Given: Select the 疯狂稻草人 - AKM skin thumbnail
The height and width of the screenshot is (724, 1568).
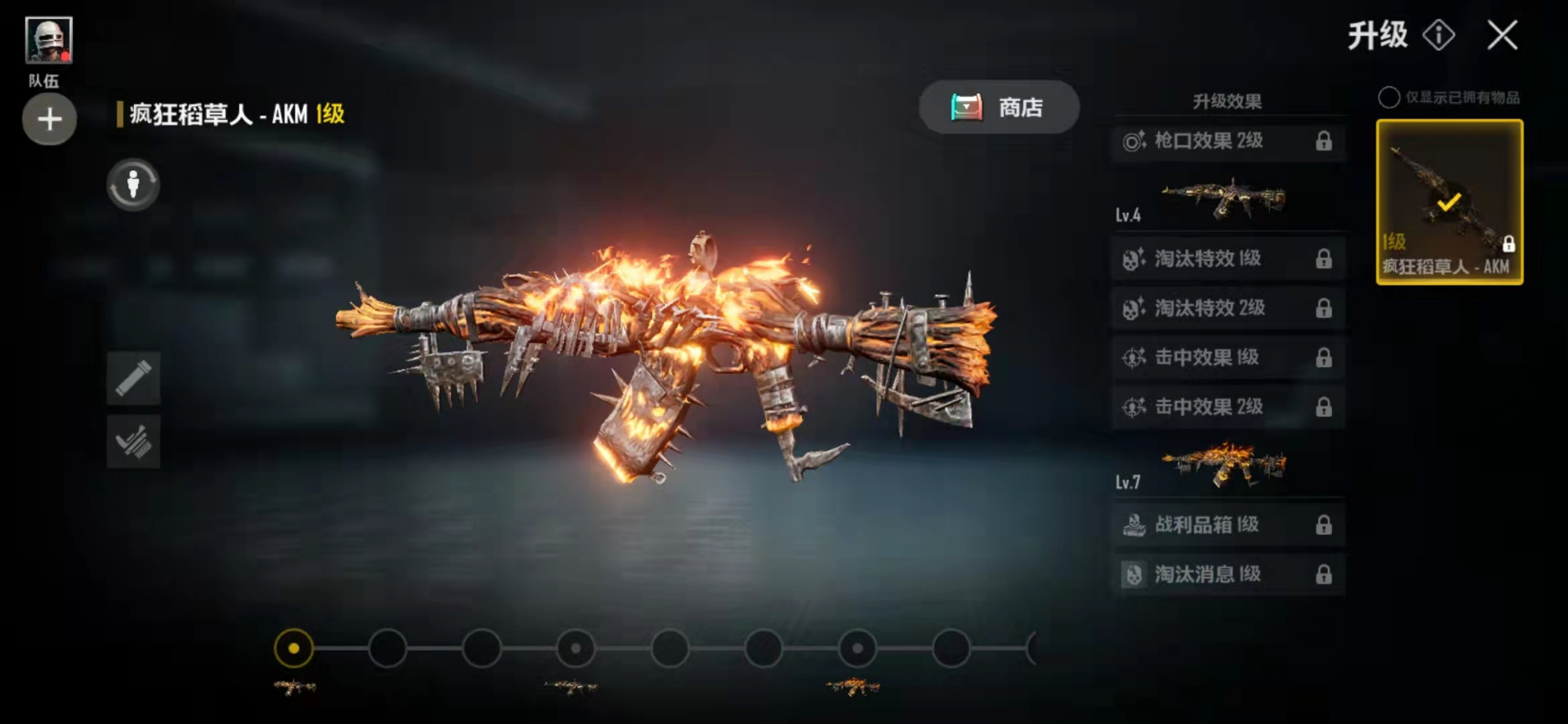Looking at the screenshot, I should point(1449,202).
